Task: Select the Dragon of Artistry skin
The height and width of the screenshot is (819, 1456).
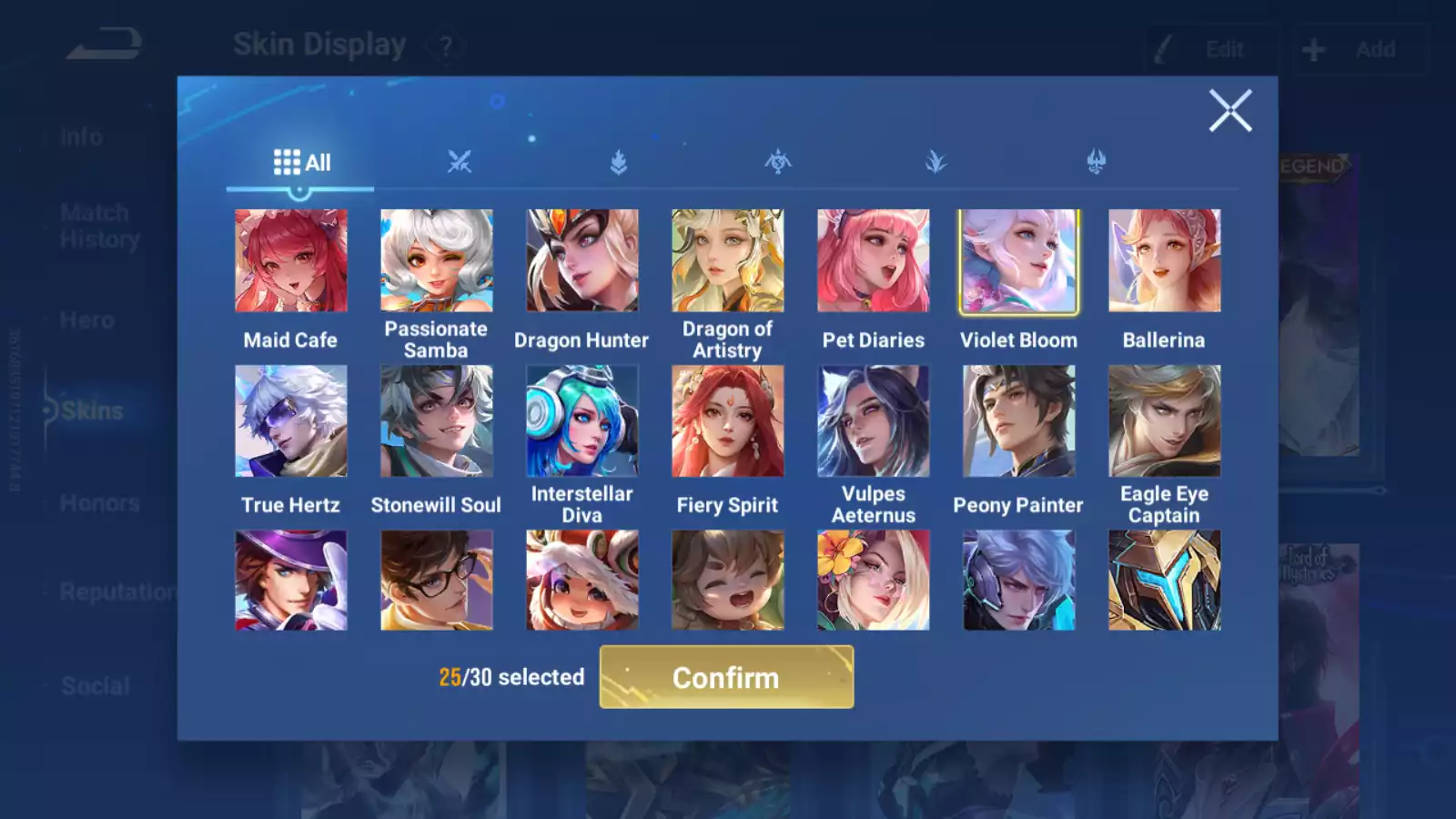Action: (727, 261)
